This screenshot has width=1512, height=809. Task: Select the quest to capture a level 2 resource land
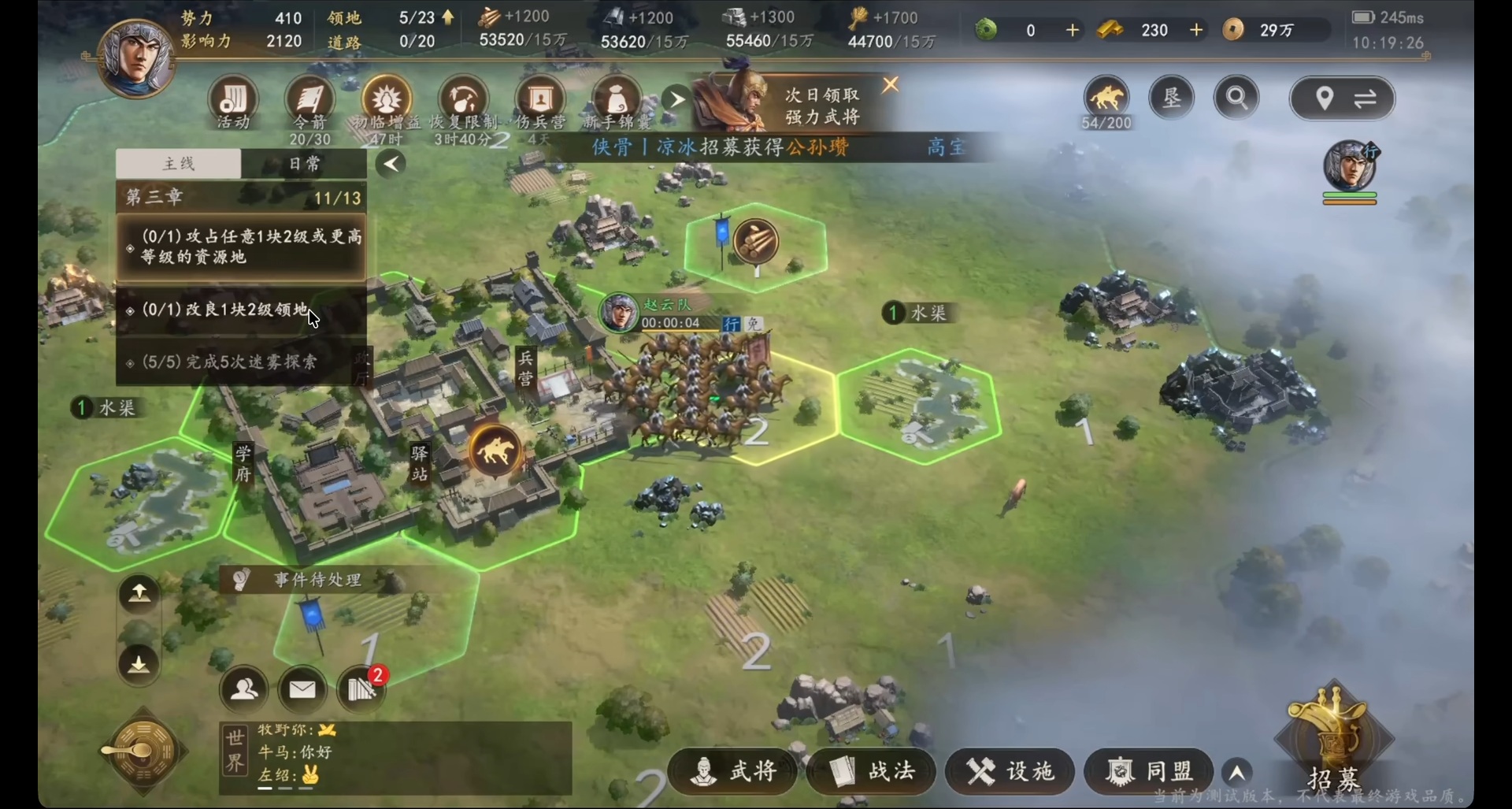click(x=243, y=247)
